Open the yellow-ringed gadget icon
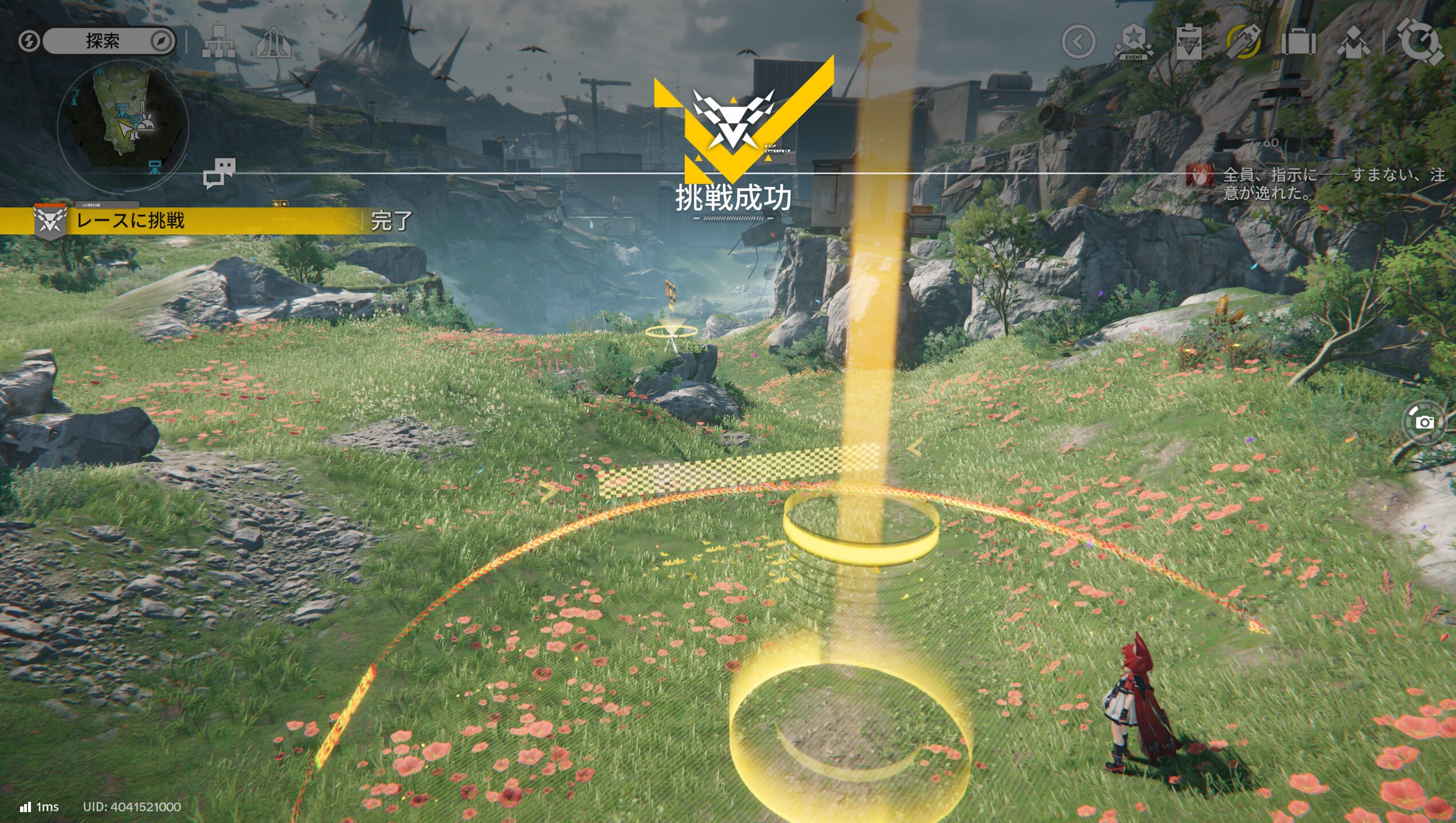1456x823 pixels. (1243, 42)
